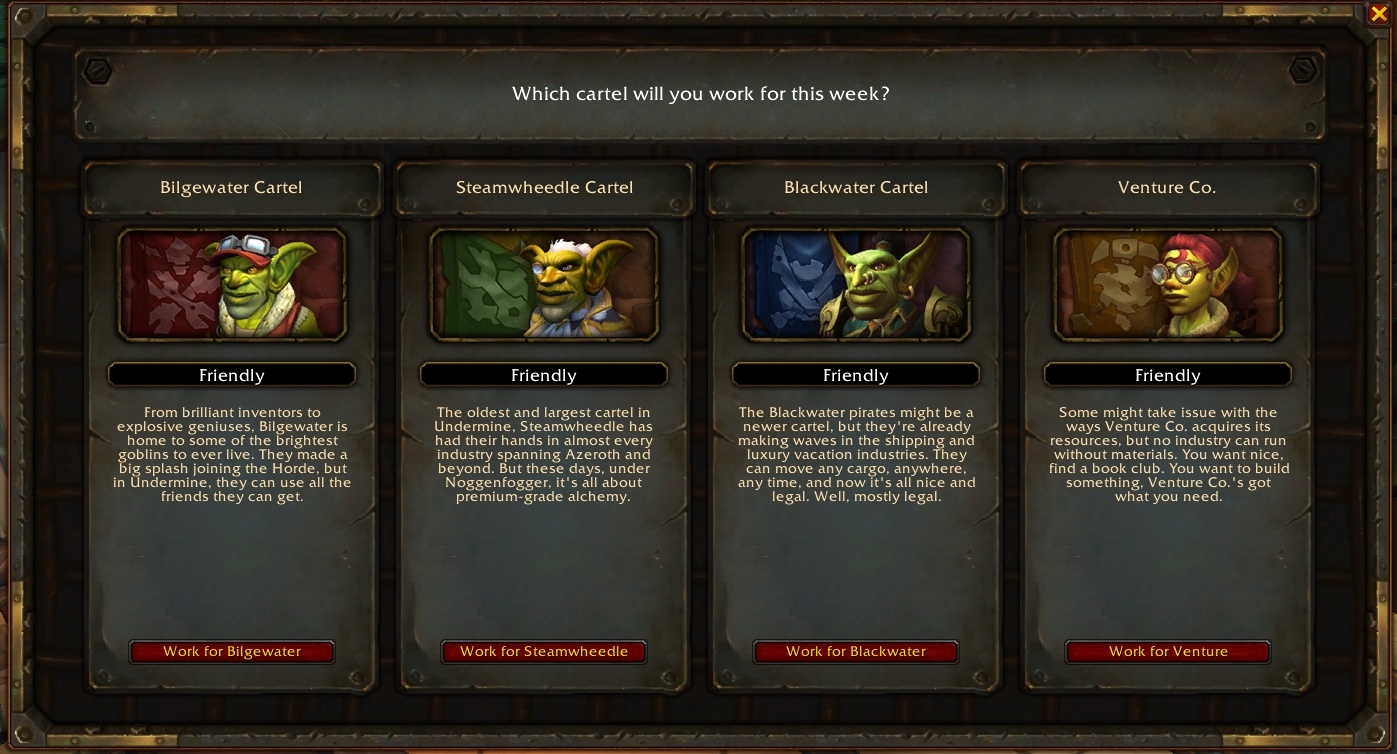The image size is (1397, 754).
Task: Select the Blackwater Cartel panel header
Action: pos(856,187)
